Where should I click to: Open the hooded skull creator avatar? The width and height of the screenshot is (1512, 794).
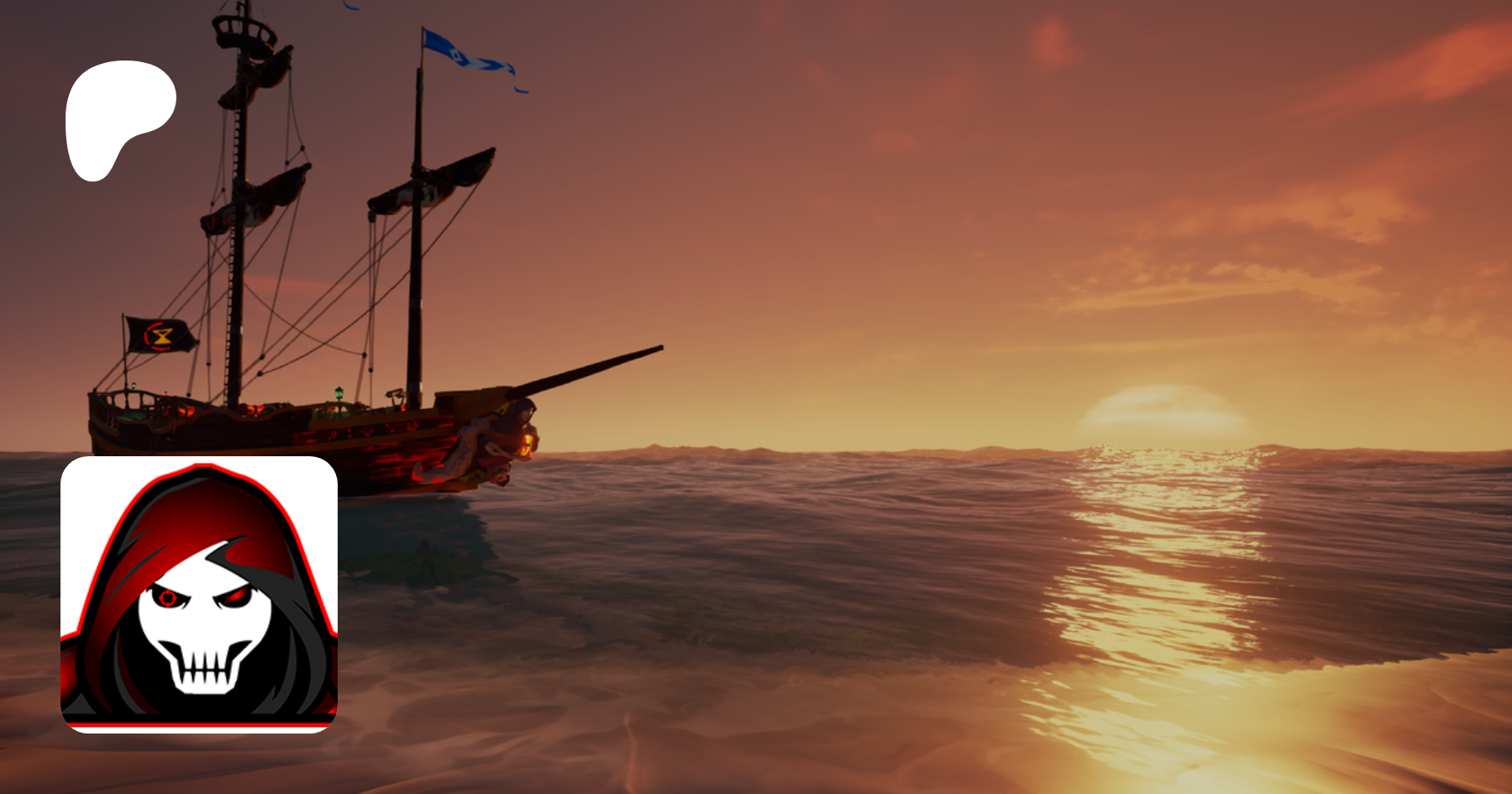[x=199, y=594]
